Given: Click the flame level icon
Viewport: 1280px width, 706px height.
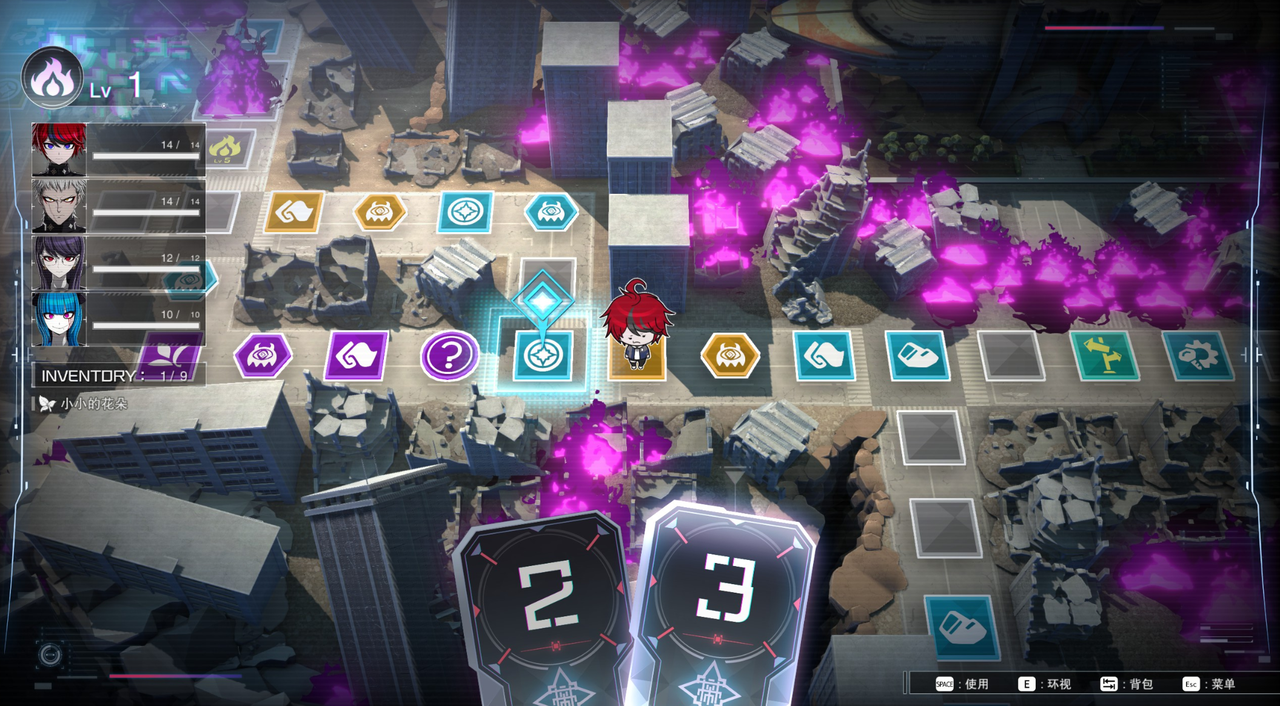Looking at the screenshot, I should (x=51, y=79).
